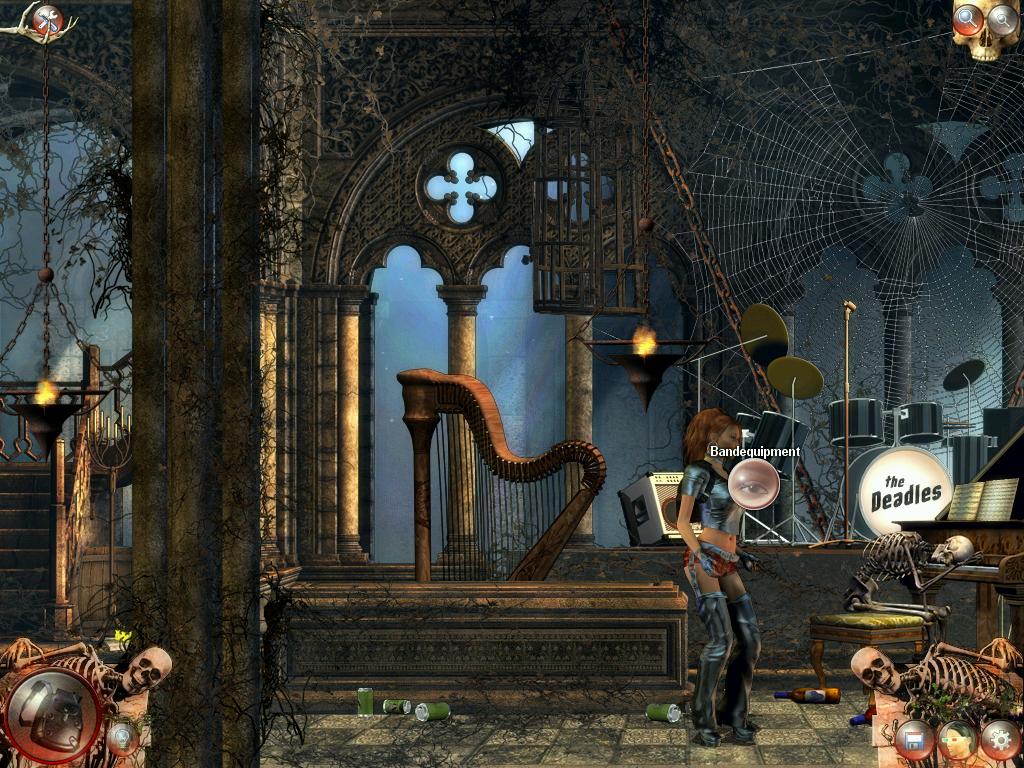Open settings with the gear icon
The image size is (1024, 768).
[x=1000, y=740]
